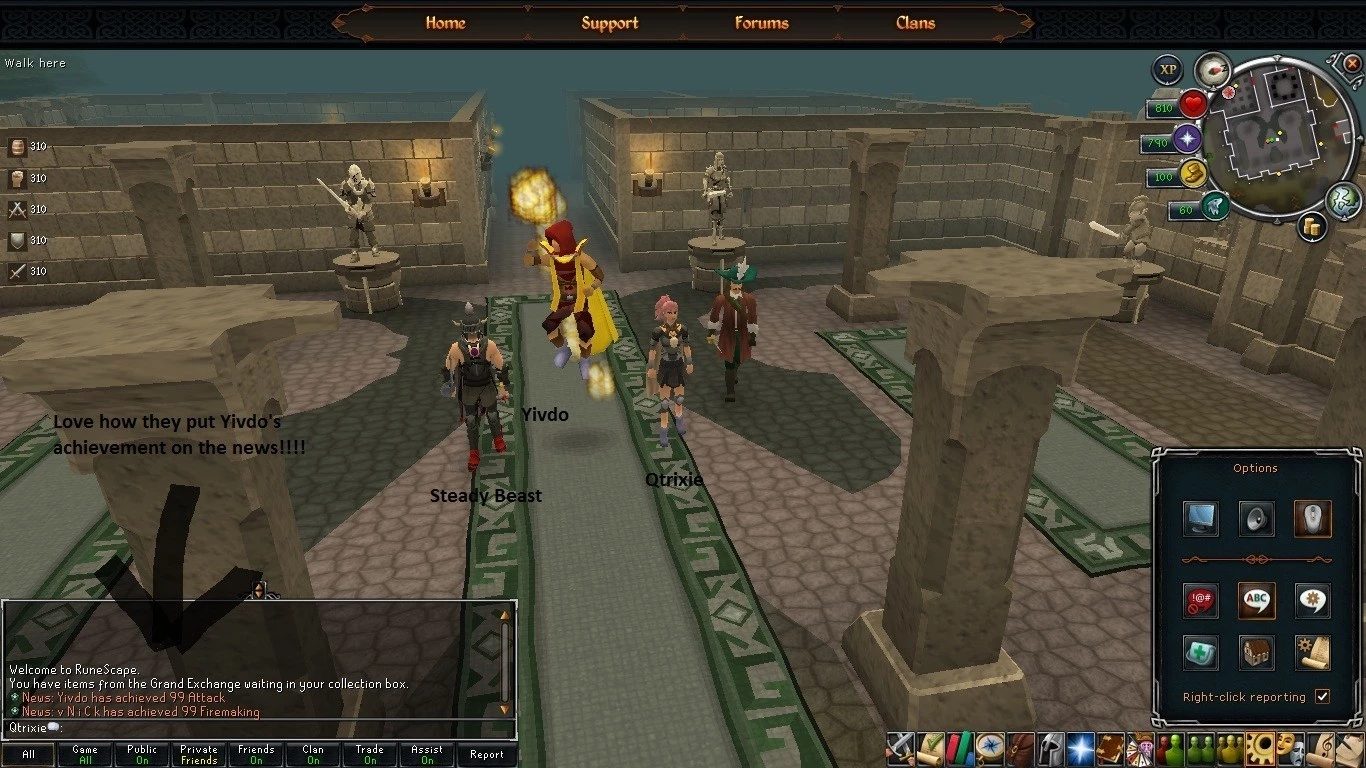Select the Private Friends chat tab
This screenshot has width=1366, height=768.
click(199, 755)
